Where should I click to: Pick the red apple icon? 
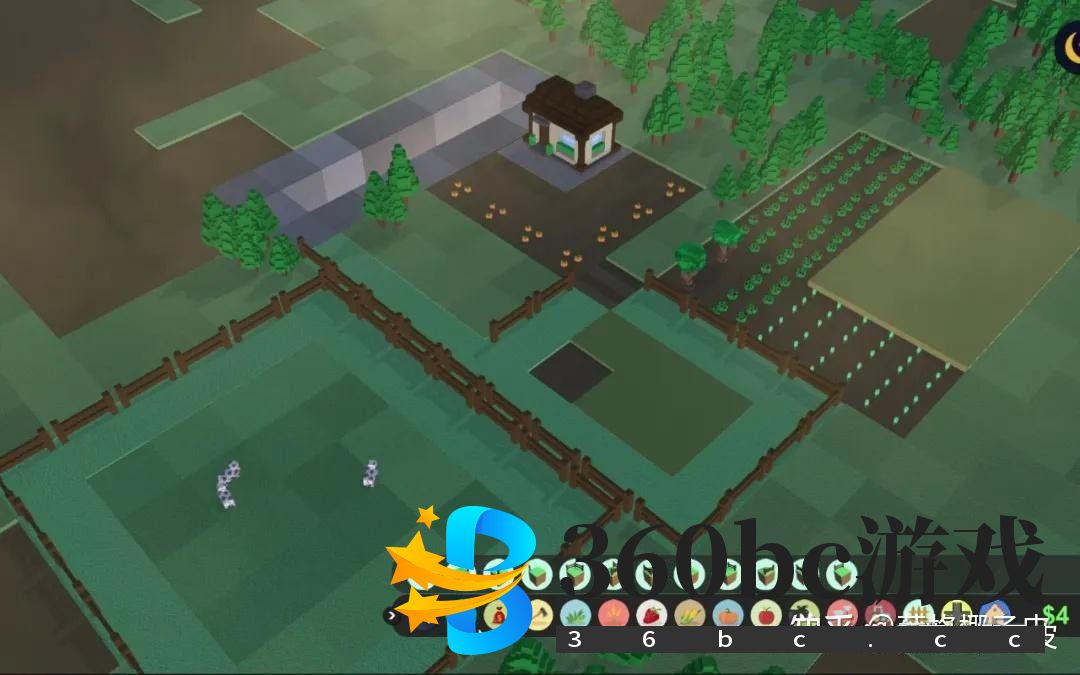pyautogui.click(x=765, y=615)
